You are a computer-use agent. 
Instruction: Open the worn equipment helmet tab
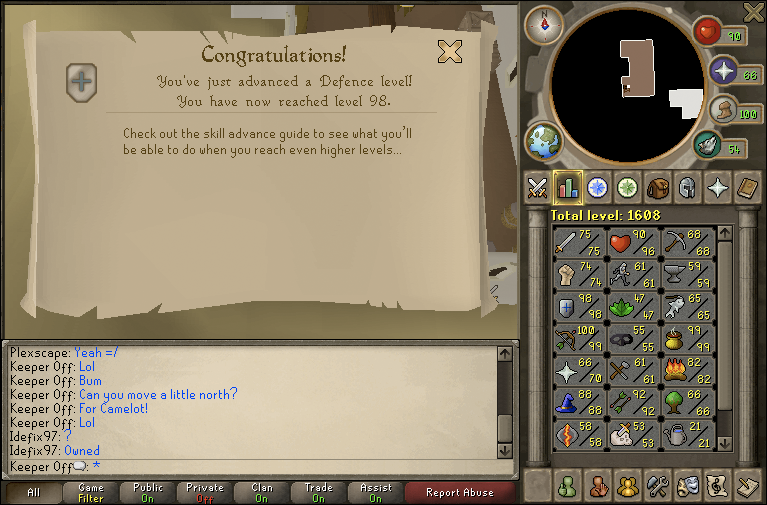point(688,187)
